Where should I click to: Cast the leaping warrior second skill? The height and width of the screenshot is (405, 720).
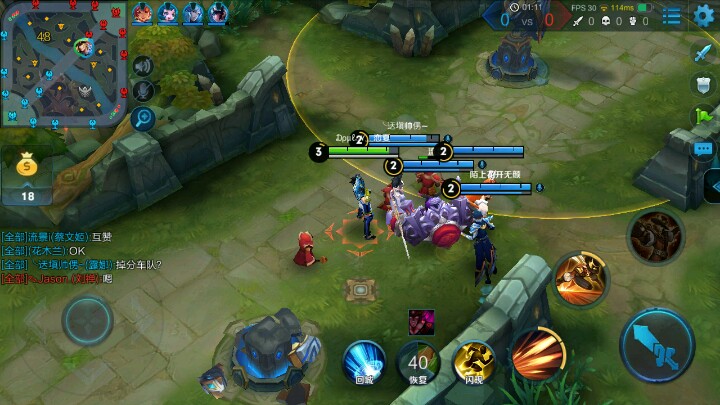(578, 279)
